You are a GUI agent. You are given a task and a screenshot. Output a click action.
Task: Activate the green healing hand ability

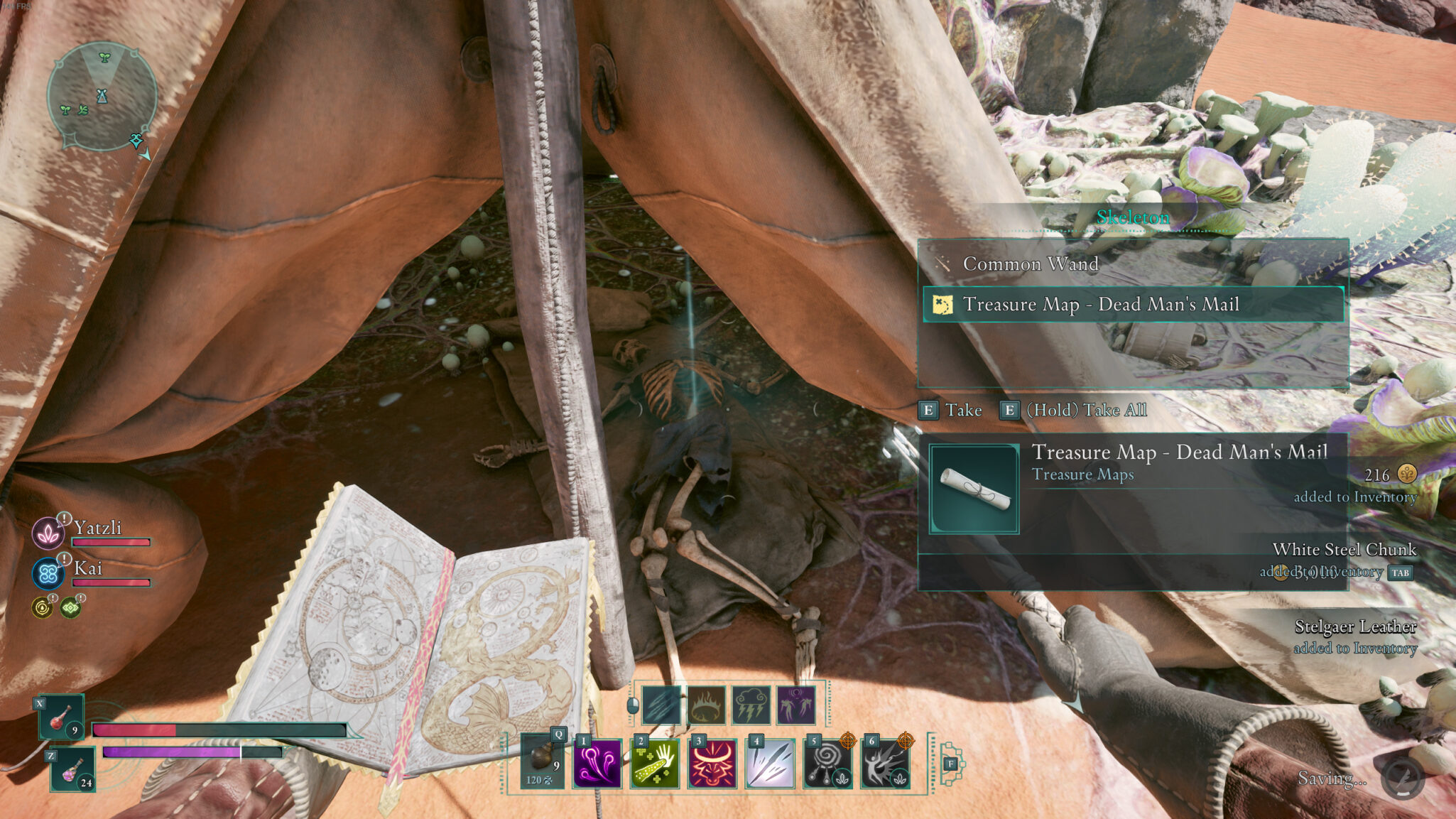(655, 764)
